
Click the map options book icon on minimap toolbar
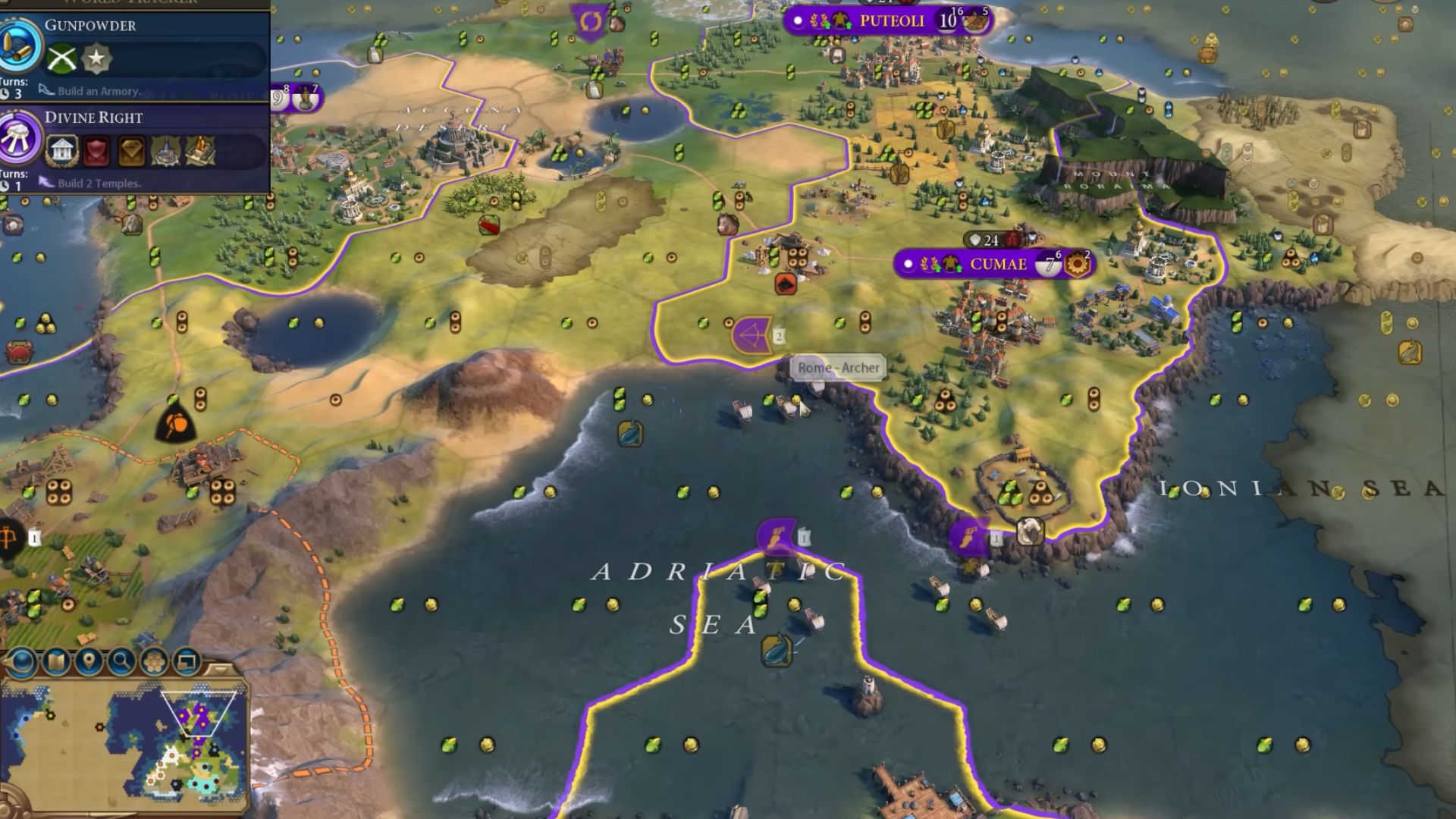[x=55, y=661]
